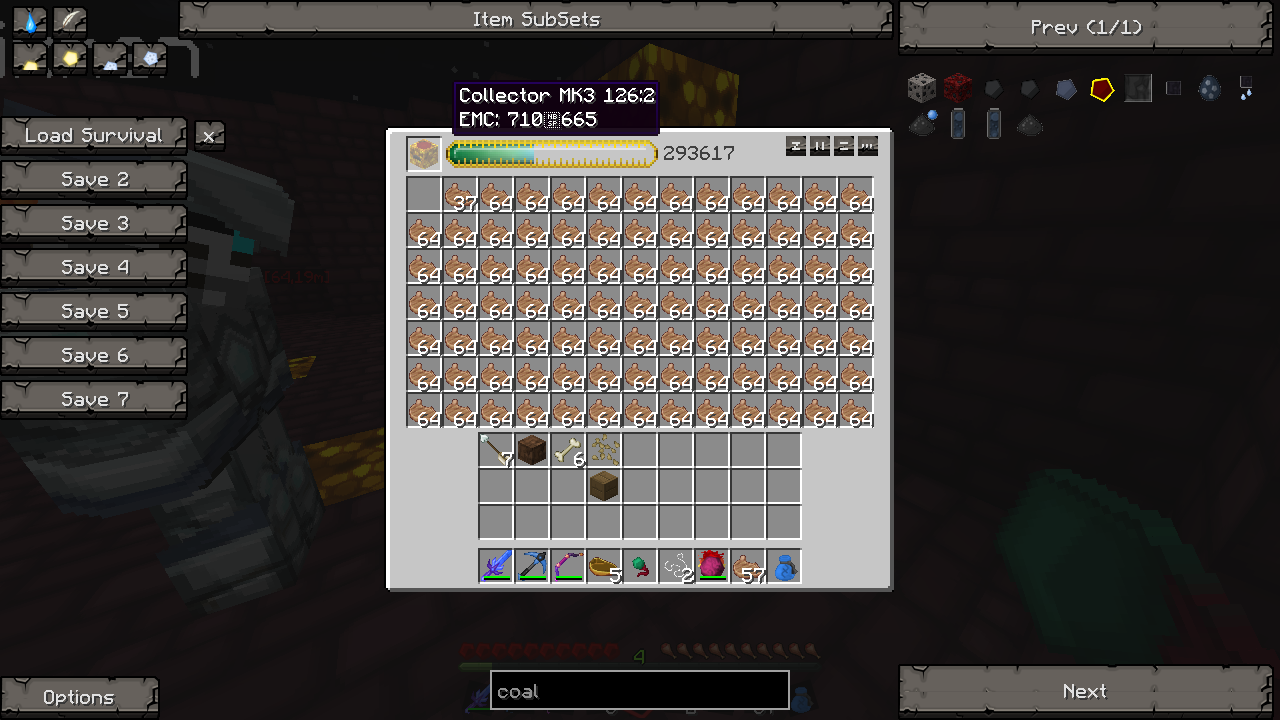Click the feather button
Image resolution: width=1280 pixels, height=720 pixels.
(69, 21)
